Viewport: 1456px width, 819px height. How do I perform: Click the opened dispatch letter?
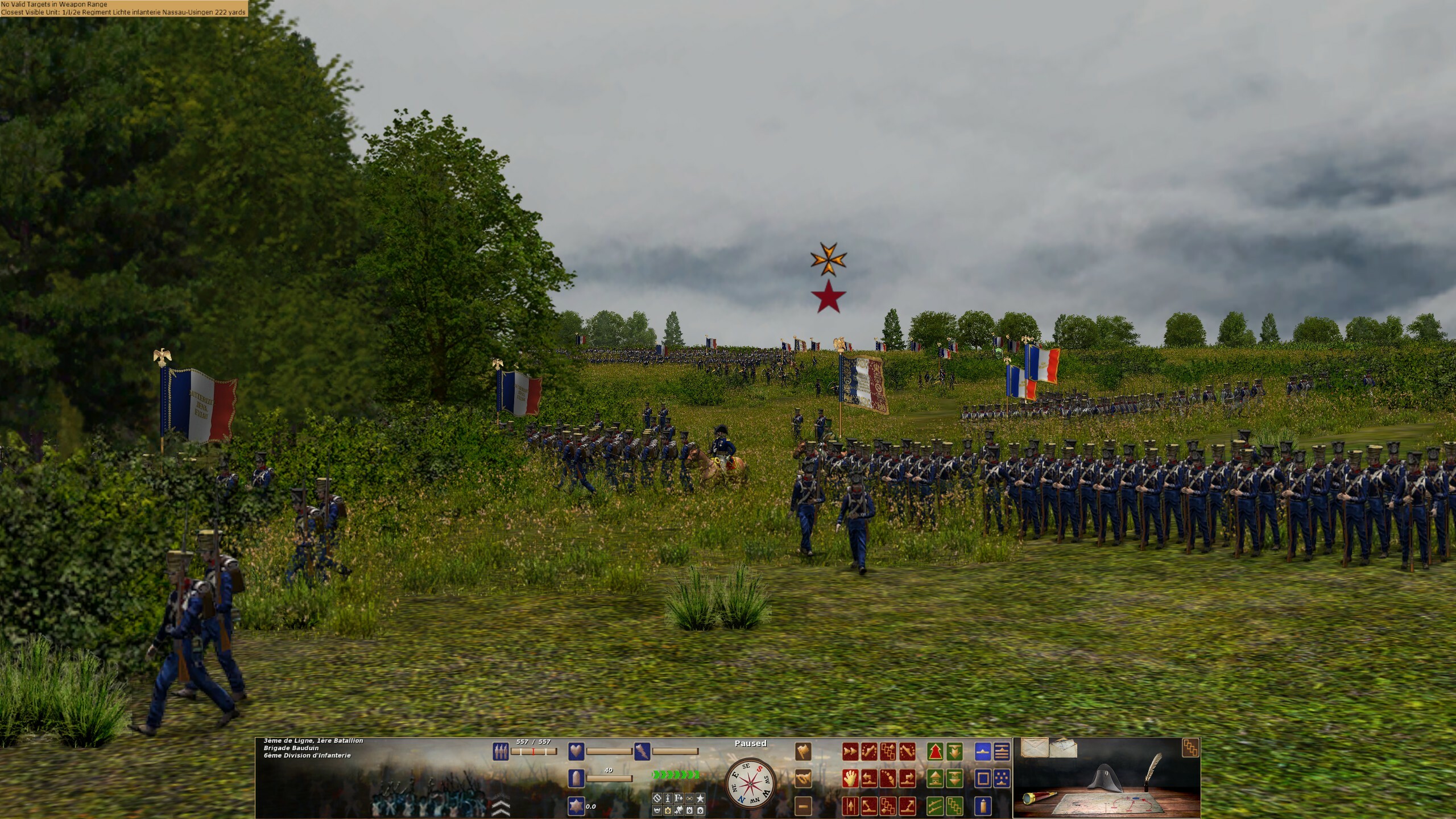point(1066,750)
